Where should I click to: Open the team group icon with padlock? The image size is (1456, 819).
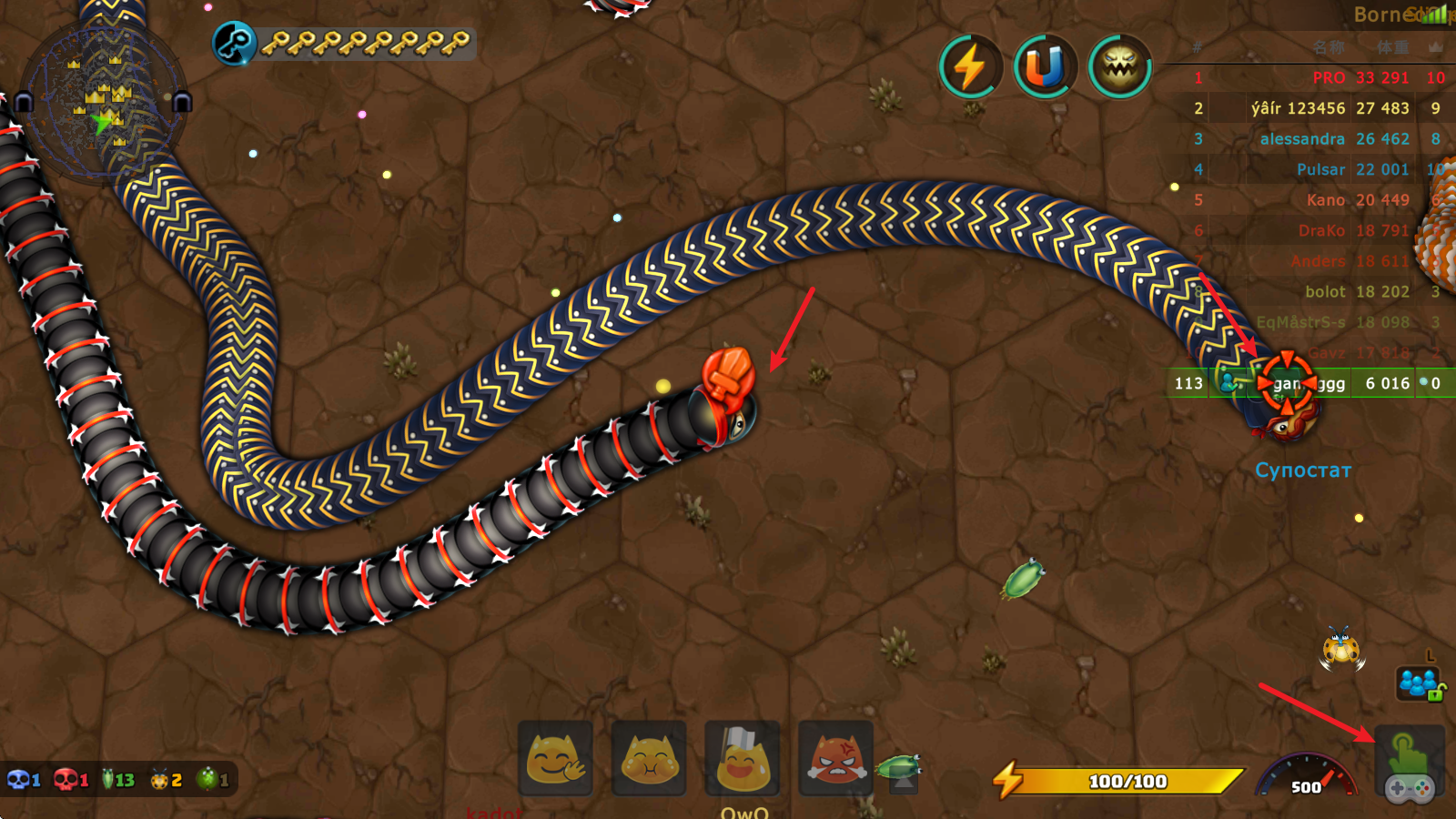pos(1420,682)
